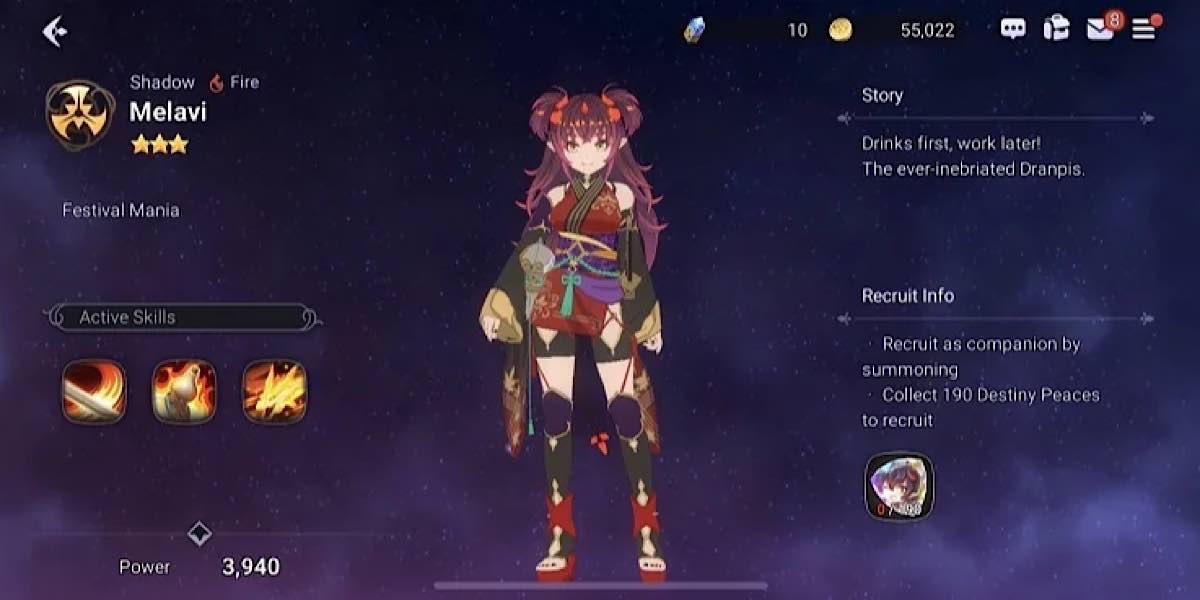The width and height of the screenshot is (1200, 600).
Task: Open the chat speech bubble icon
Action: click(1013, 29)
